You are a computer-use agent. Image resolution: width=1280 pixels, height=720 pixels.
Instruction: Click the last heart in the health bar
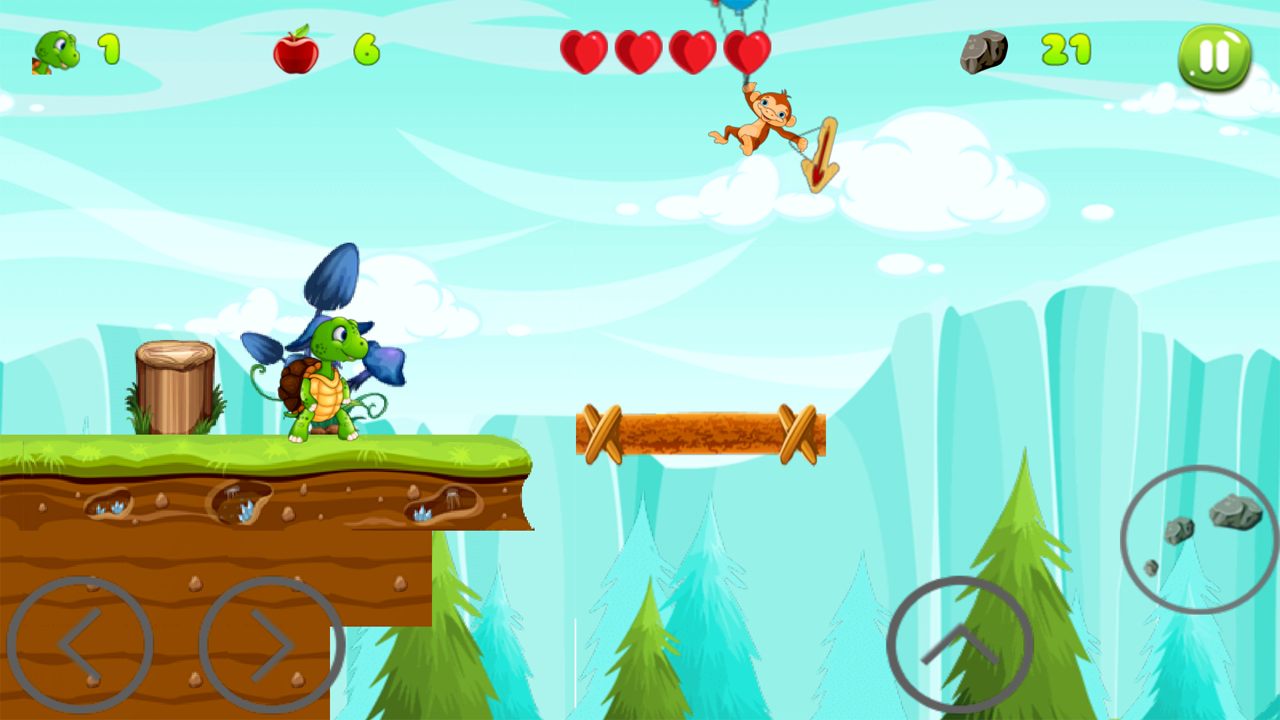tap(748, 50)
